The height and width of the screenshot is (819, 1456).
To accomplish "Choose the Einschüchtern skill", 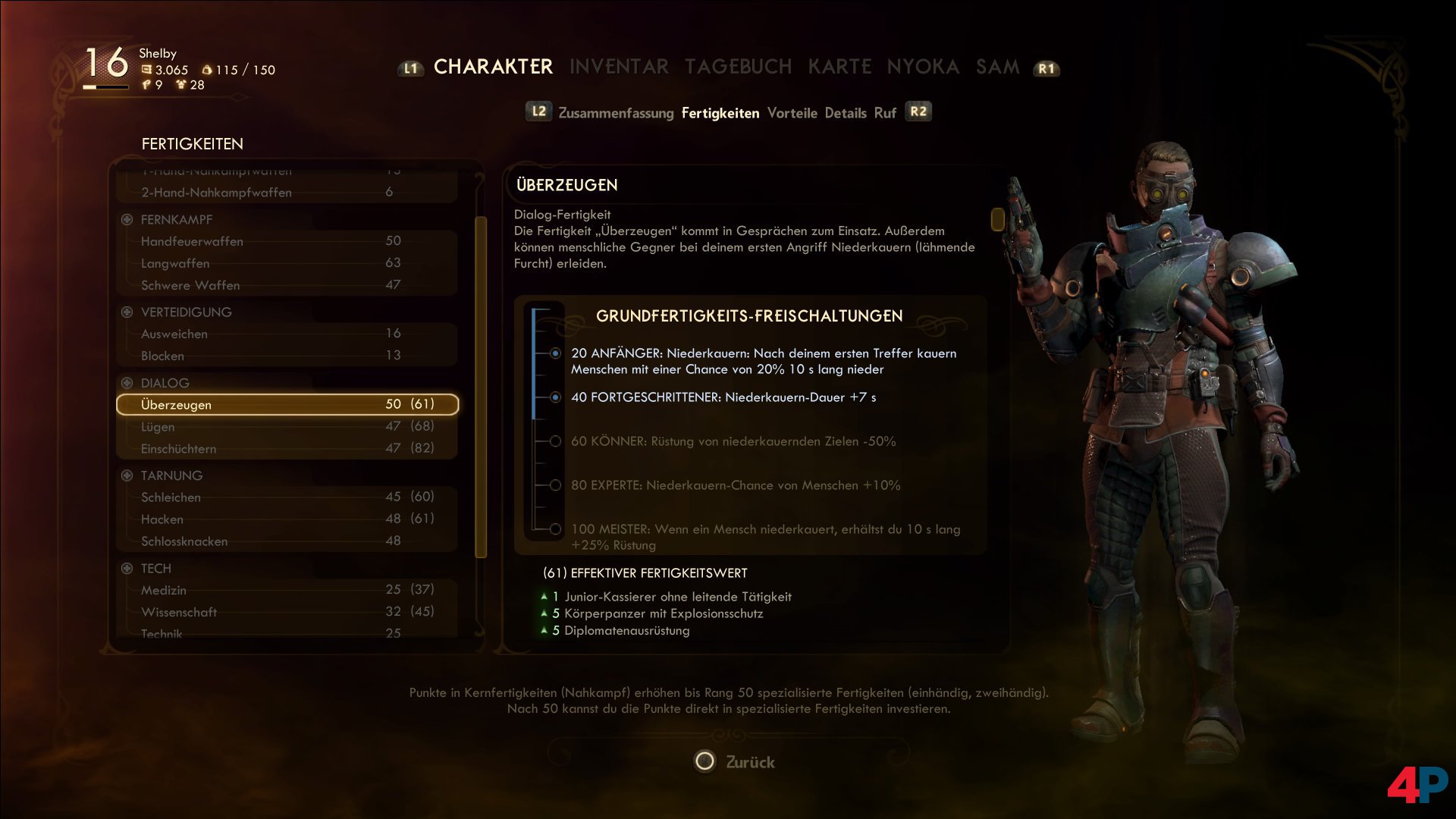I will (287, 449).
